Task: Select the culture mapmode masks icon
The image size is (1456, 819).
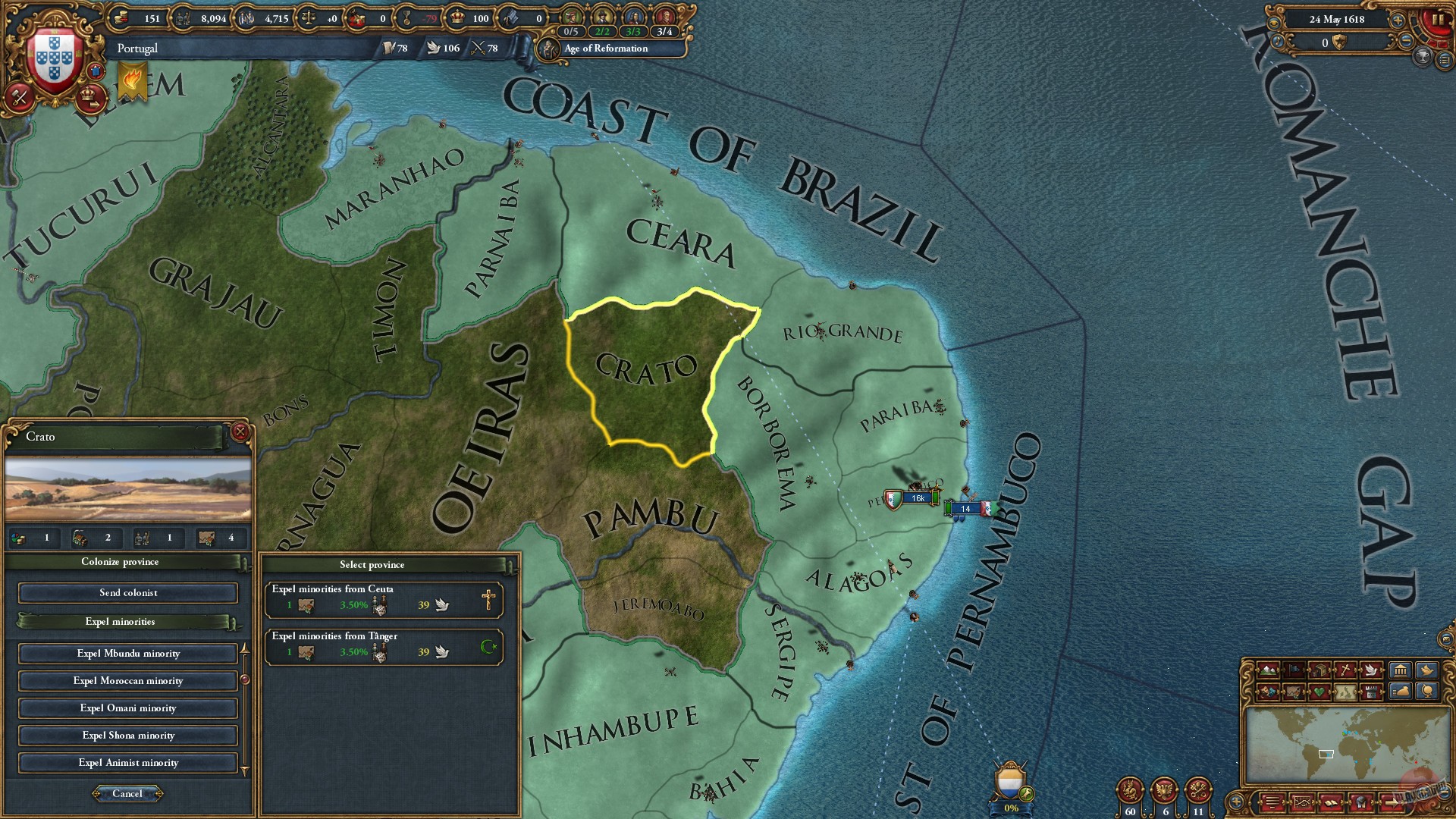Action: coord(1267,692)
